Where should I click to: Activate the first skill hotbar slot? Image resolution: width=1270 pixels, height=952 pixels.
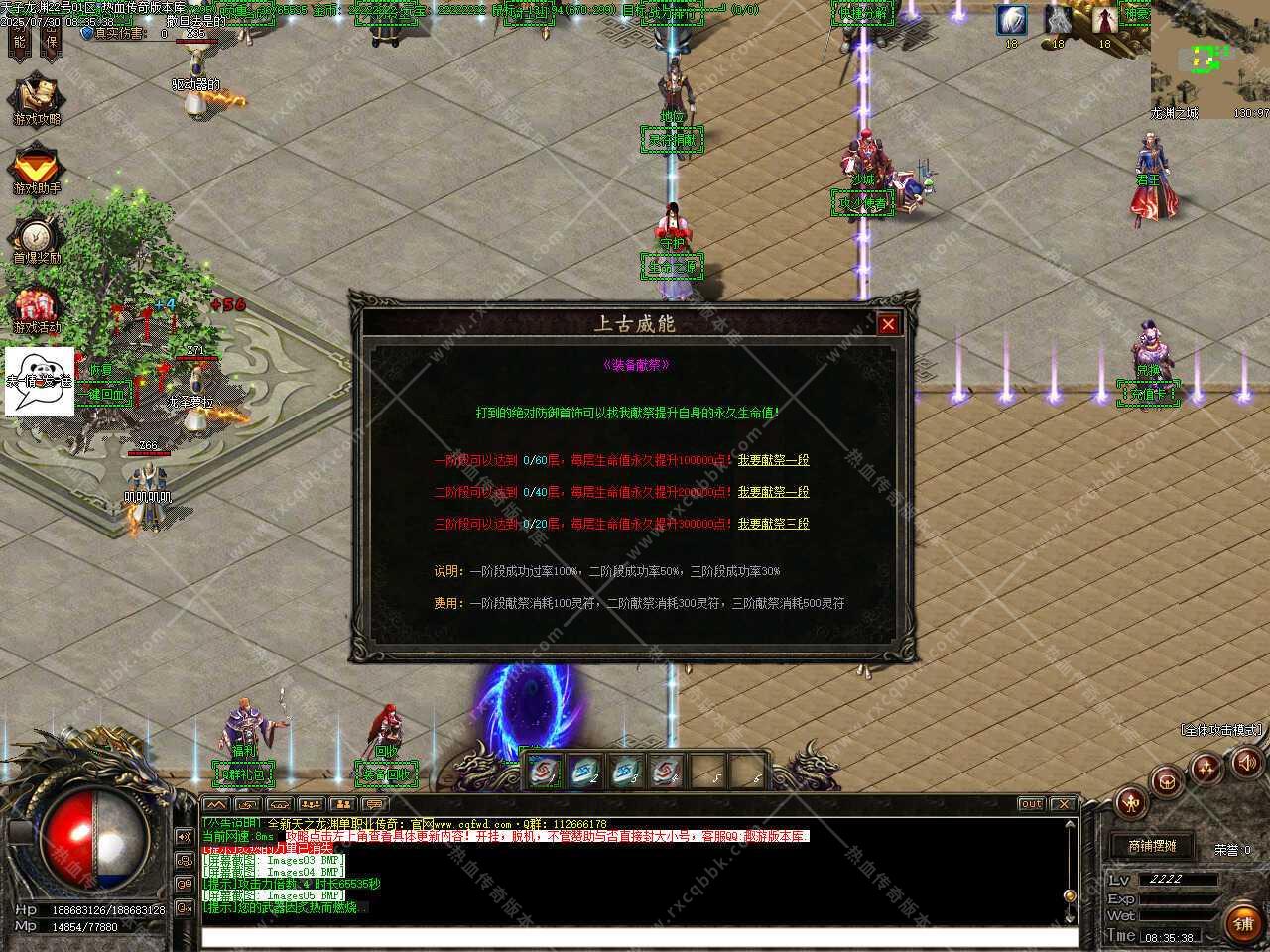543,771
